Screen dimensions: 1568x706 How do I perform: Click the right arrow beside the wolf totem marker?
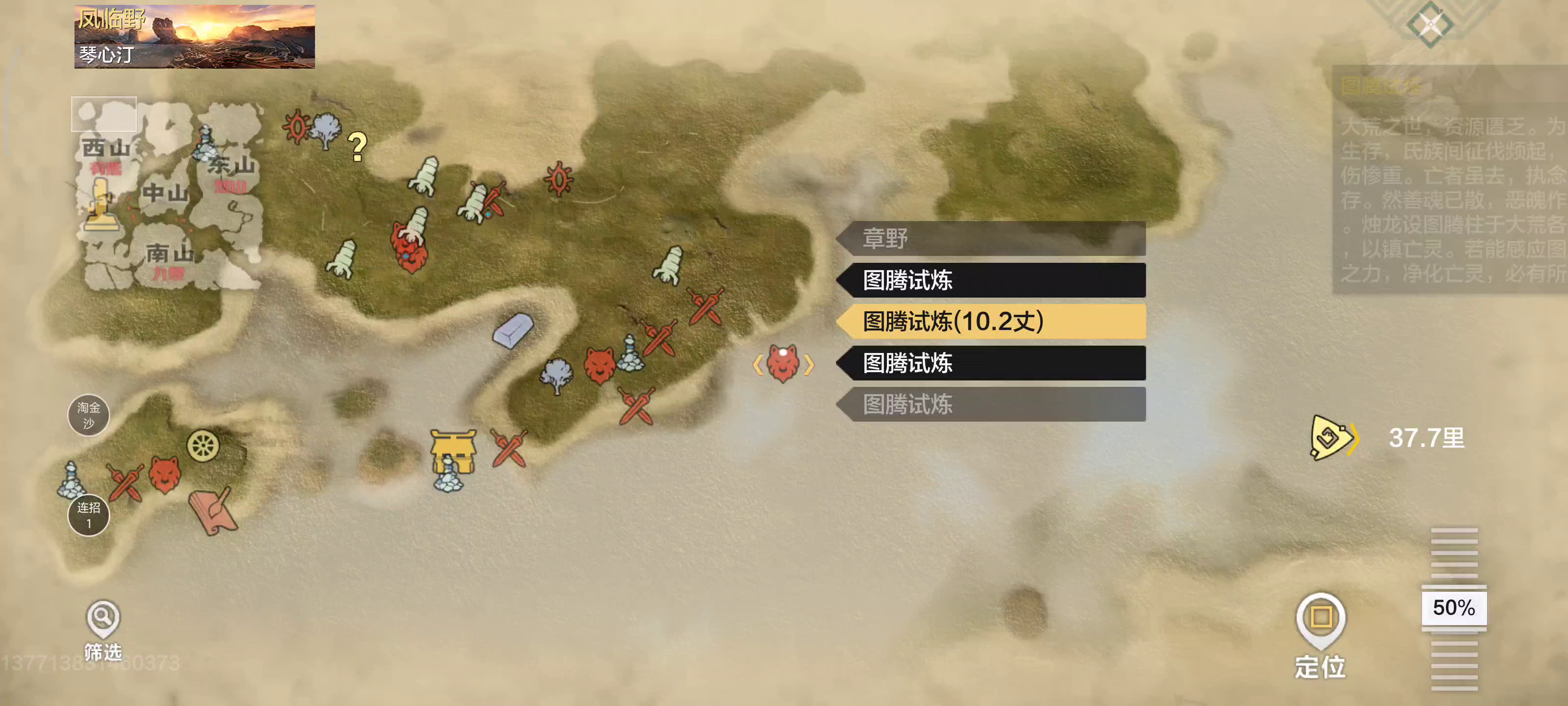coord(809,364)
